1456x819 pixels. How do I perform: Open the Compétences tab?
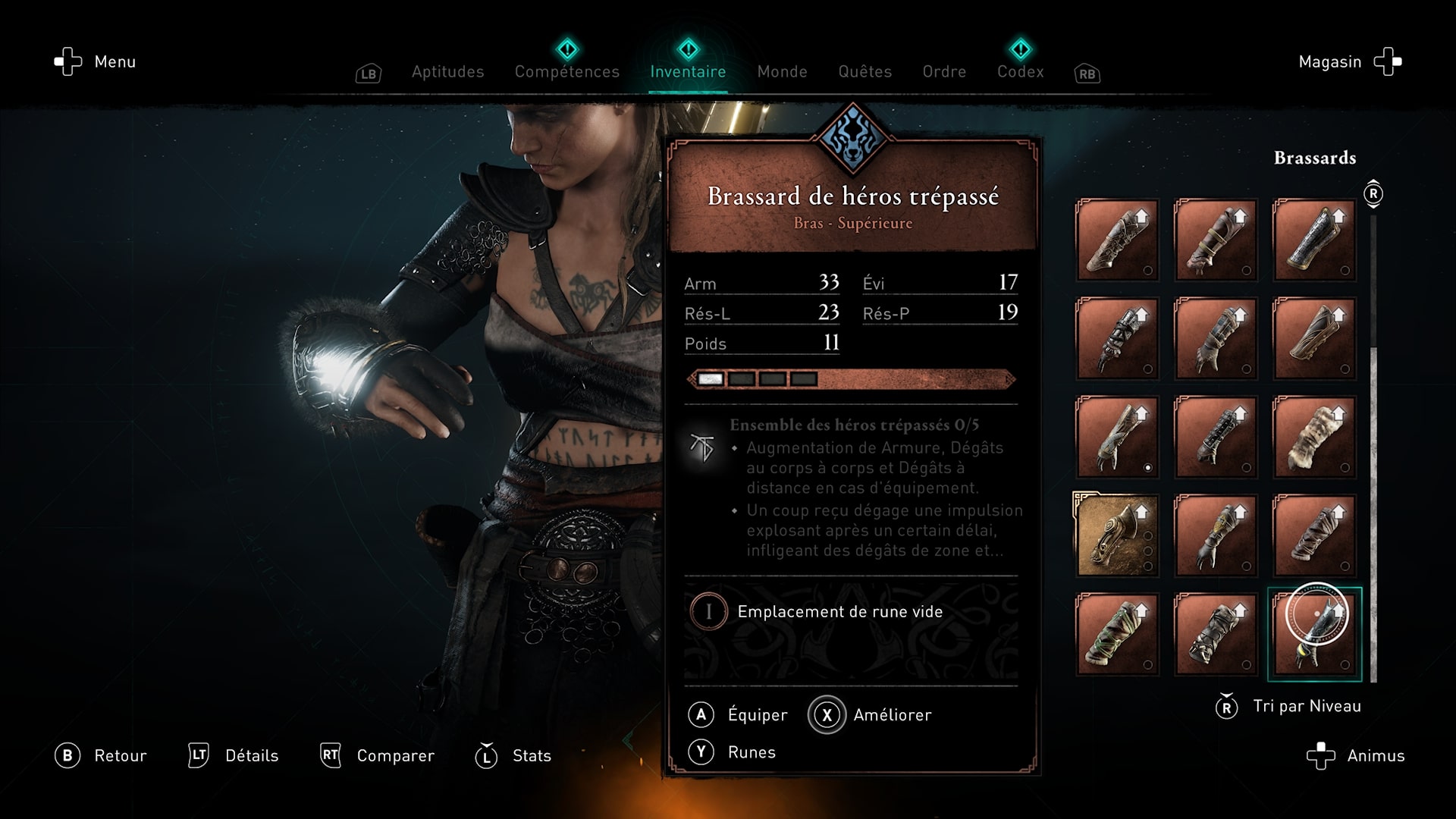tap(566, 72)
